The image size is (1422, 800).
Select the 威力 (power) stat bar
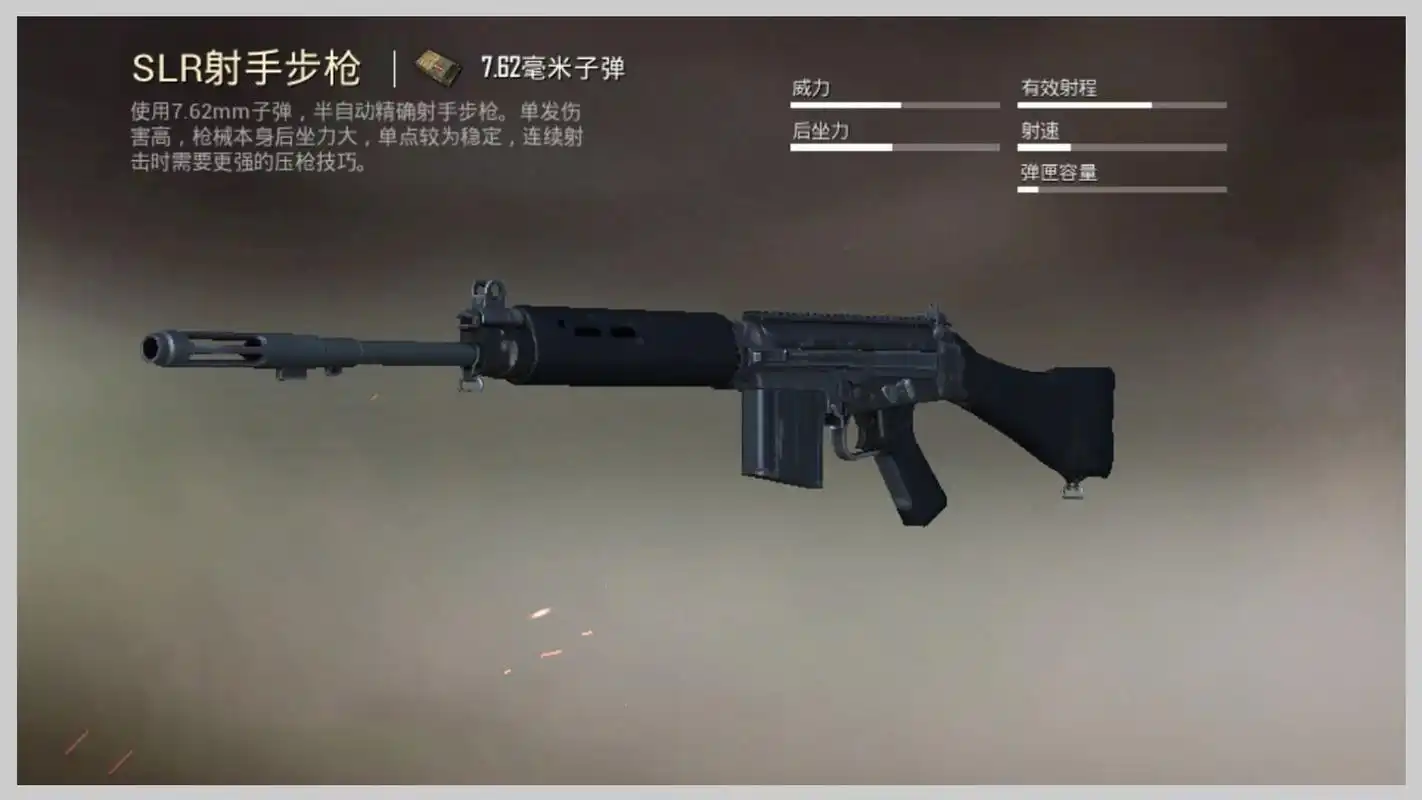coord(893,104)
